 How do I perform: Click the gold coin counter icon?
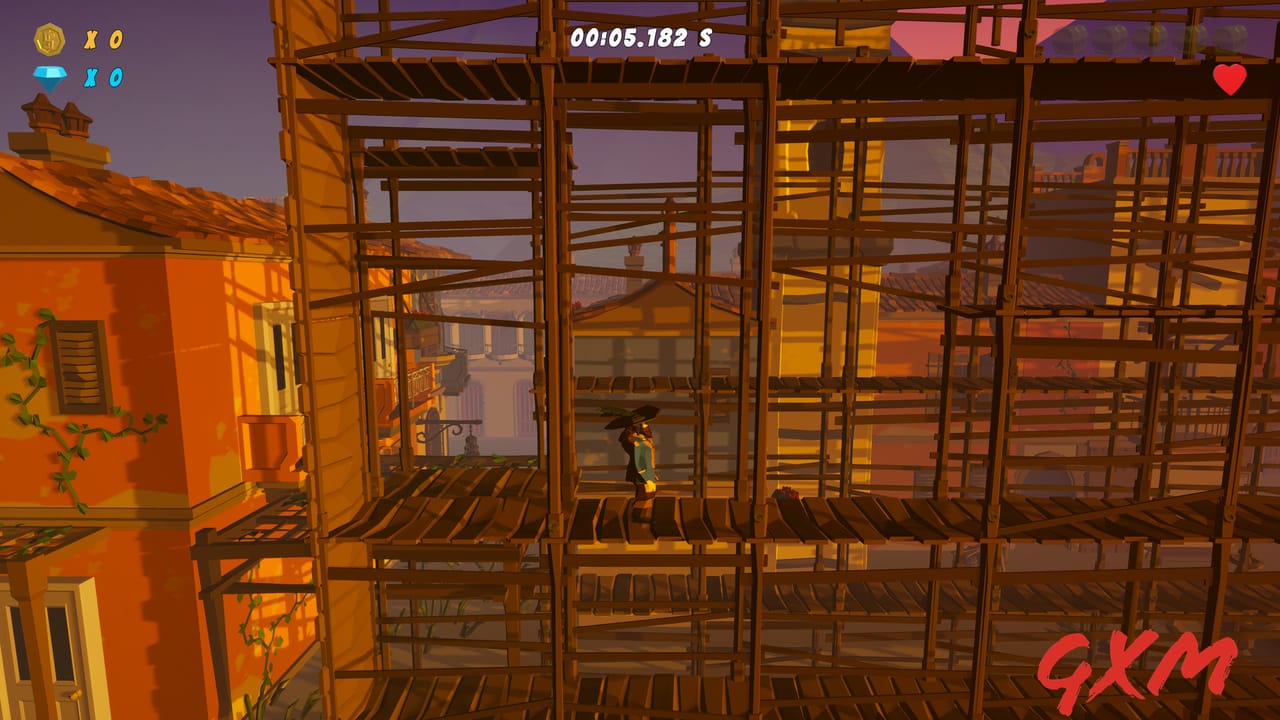(50, 39)
